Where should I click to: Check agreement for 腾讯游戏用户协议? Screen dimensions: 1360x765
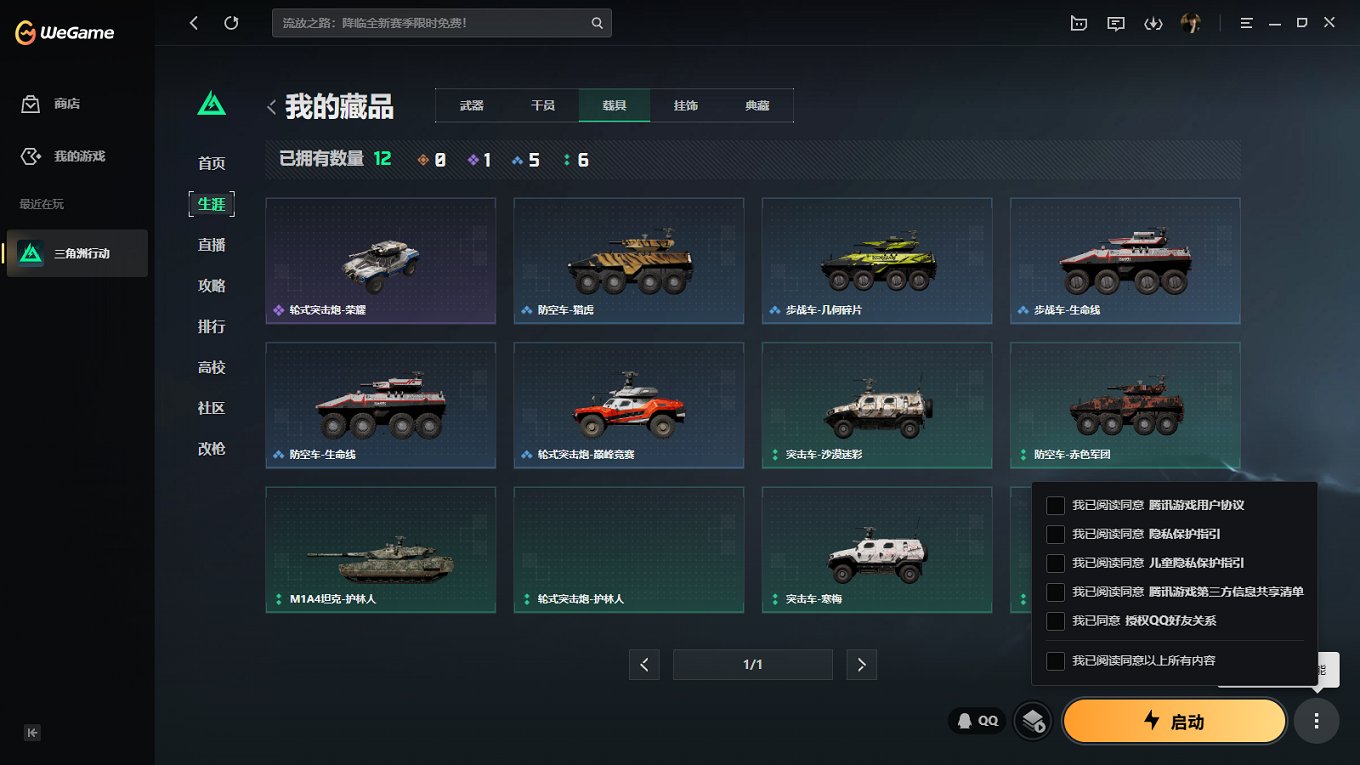pyautogui.click(x=1055, y=505)
